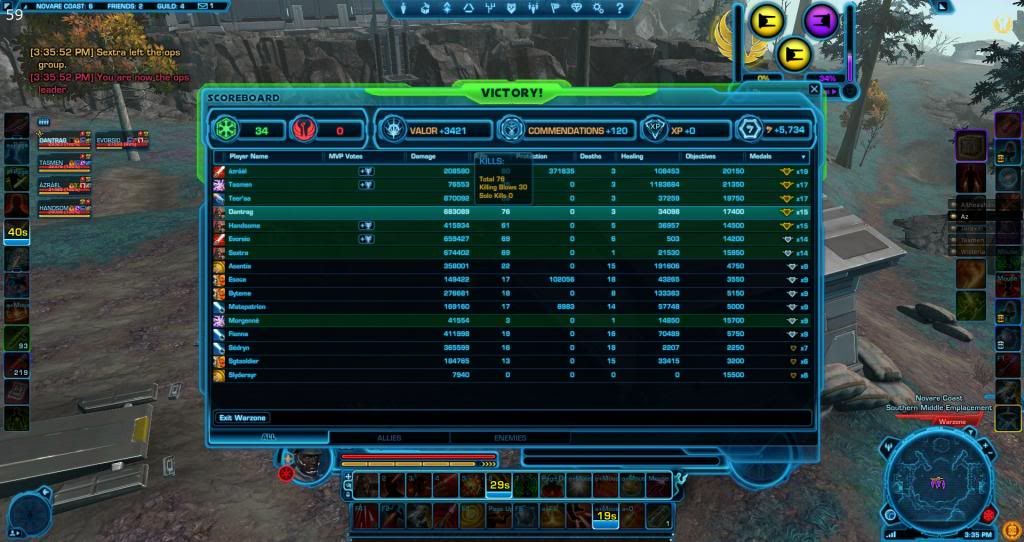Vote Evorsio as MVP
This screenshot has height=542, width=1024.
click(366, 240)
